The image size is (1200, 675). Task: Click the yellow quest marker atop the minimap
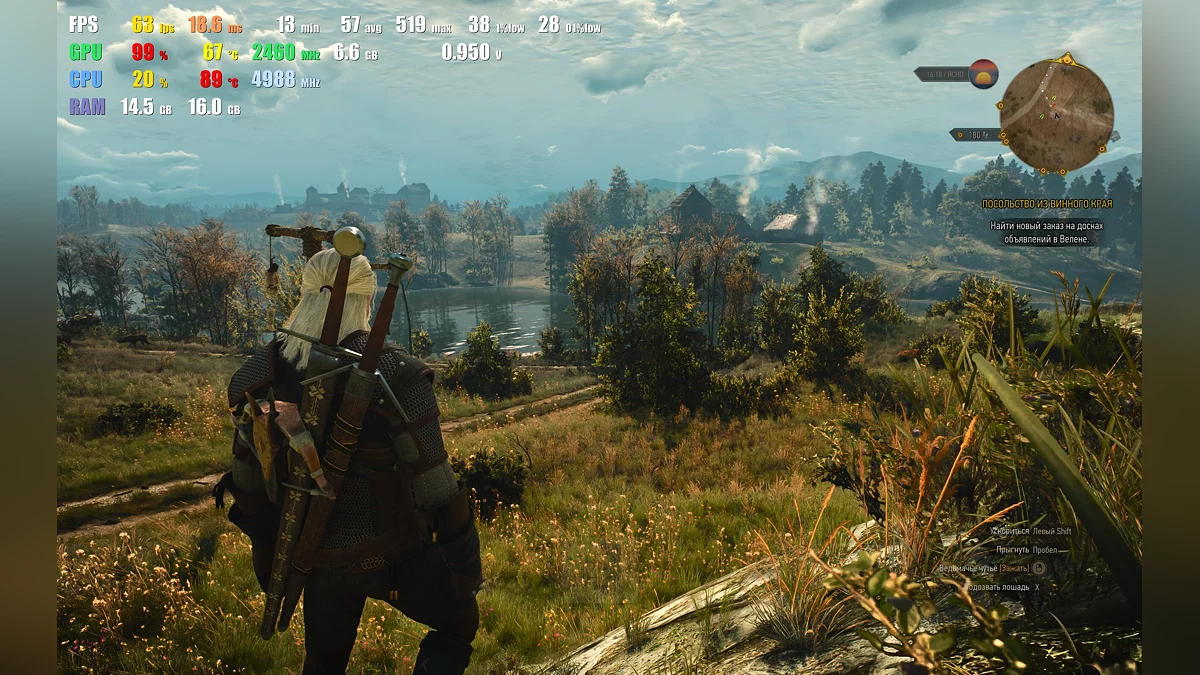[x=1067, y=58]
